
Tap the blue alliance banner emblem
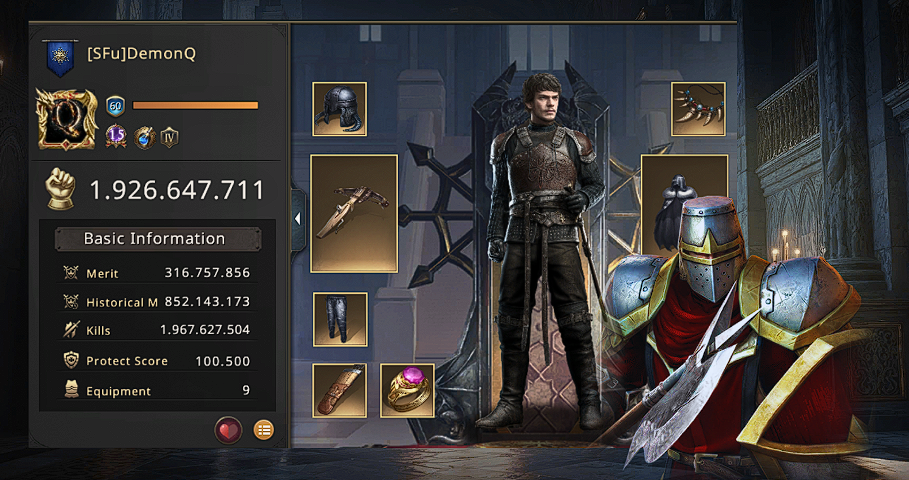(60, 59)
